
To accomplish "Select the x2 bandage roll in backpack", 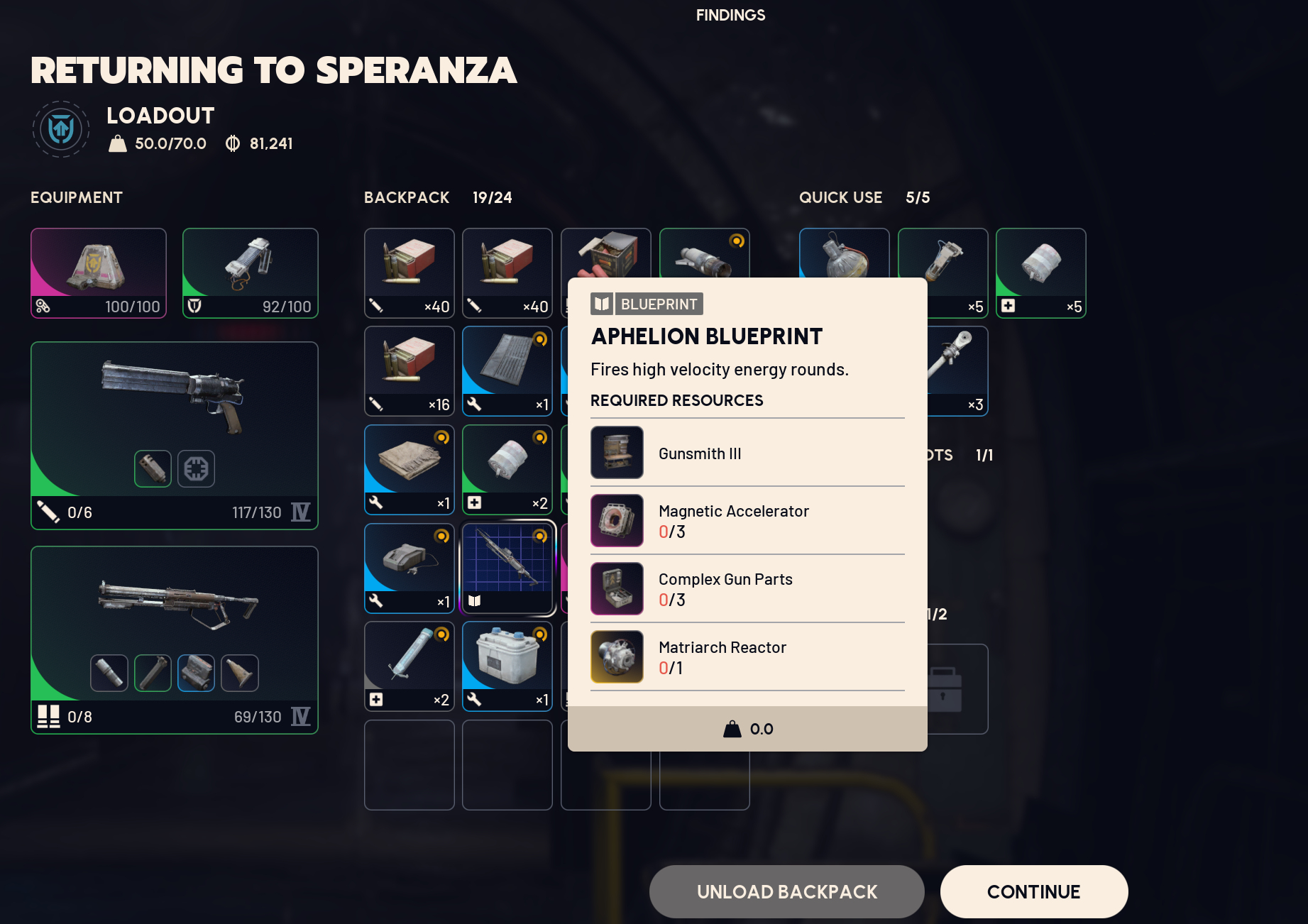I will point(507,469).
